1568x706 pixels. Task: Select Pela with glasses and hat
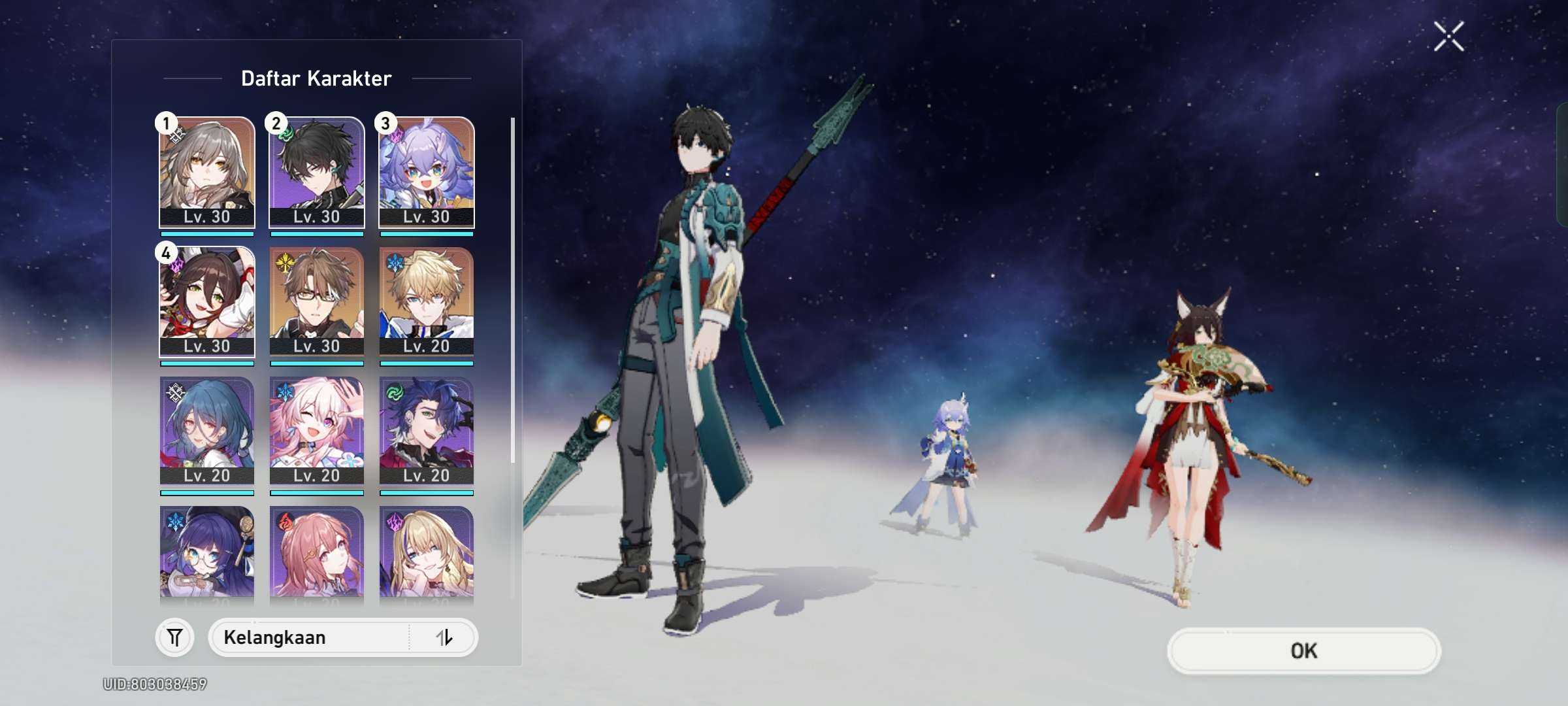coord(207,552)
